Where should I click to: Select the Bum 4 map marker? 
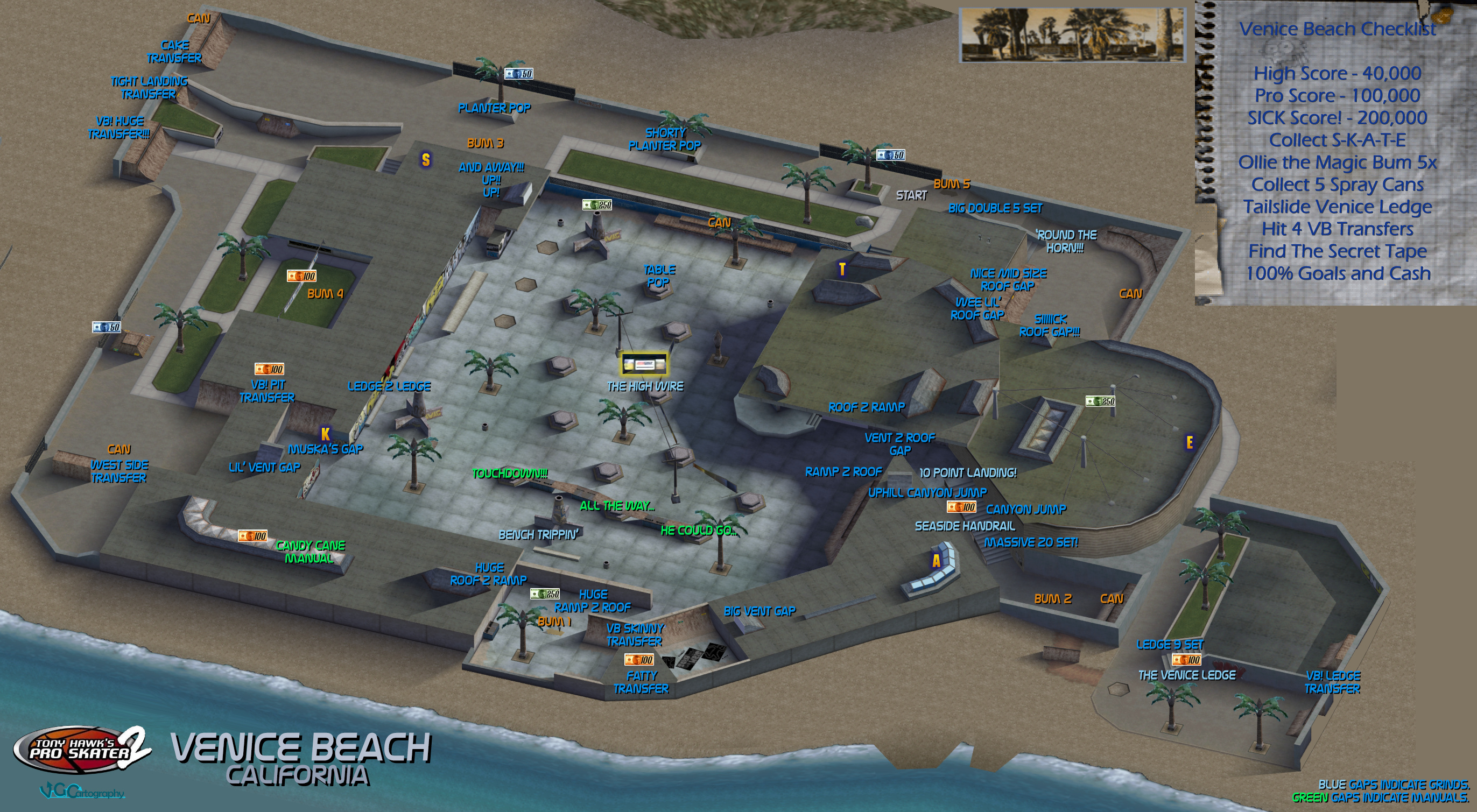(325, 294)
